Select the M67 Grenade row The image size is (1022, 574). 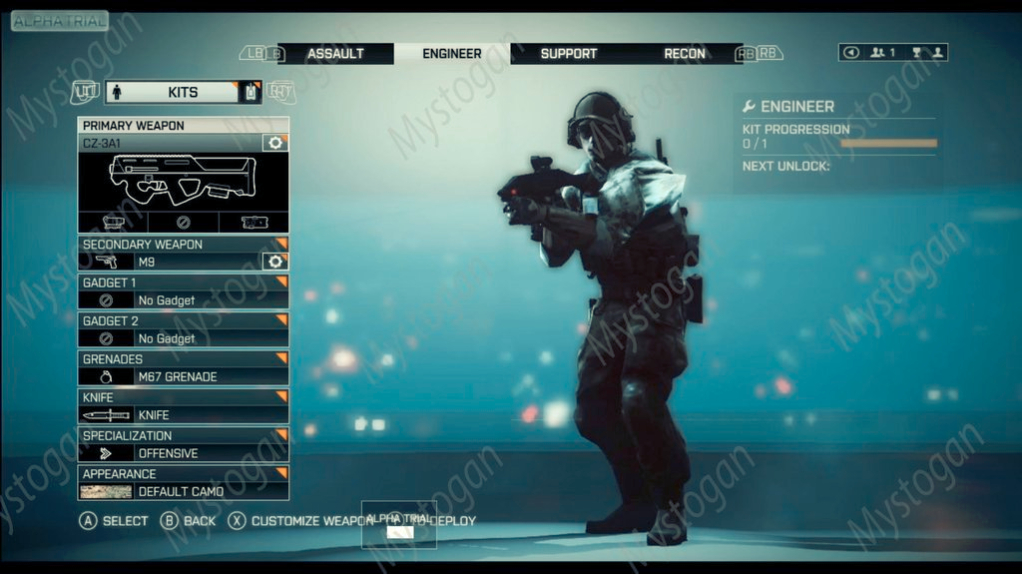tap(183, 376)
